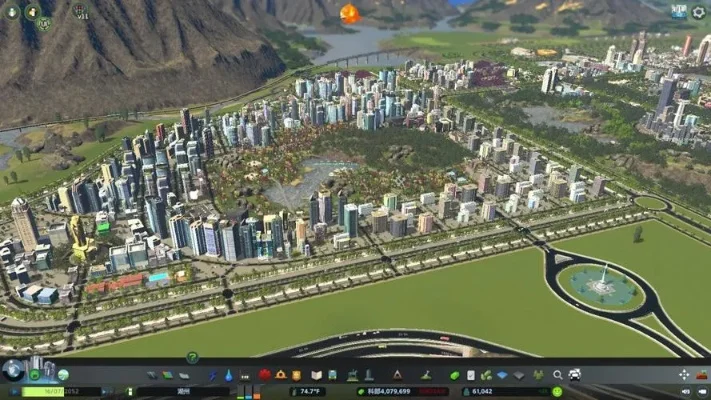711x400 pixels.
Task: Open the settings gear menu
Action: coord(698,12)
